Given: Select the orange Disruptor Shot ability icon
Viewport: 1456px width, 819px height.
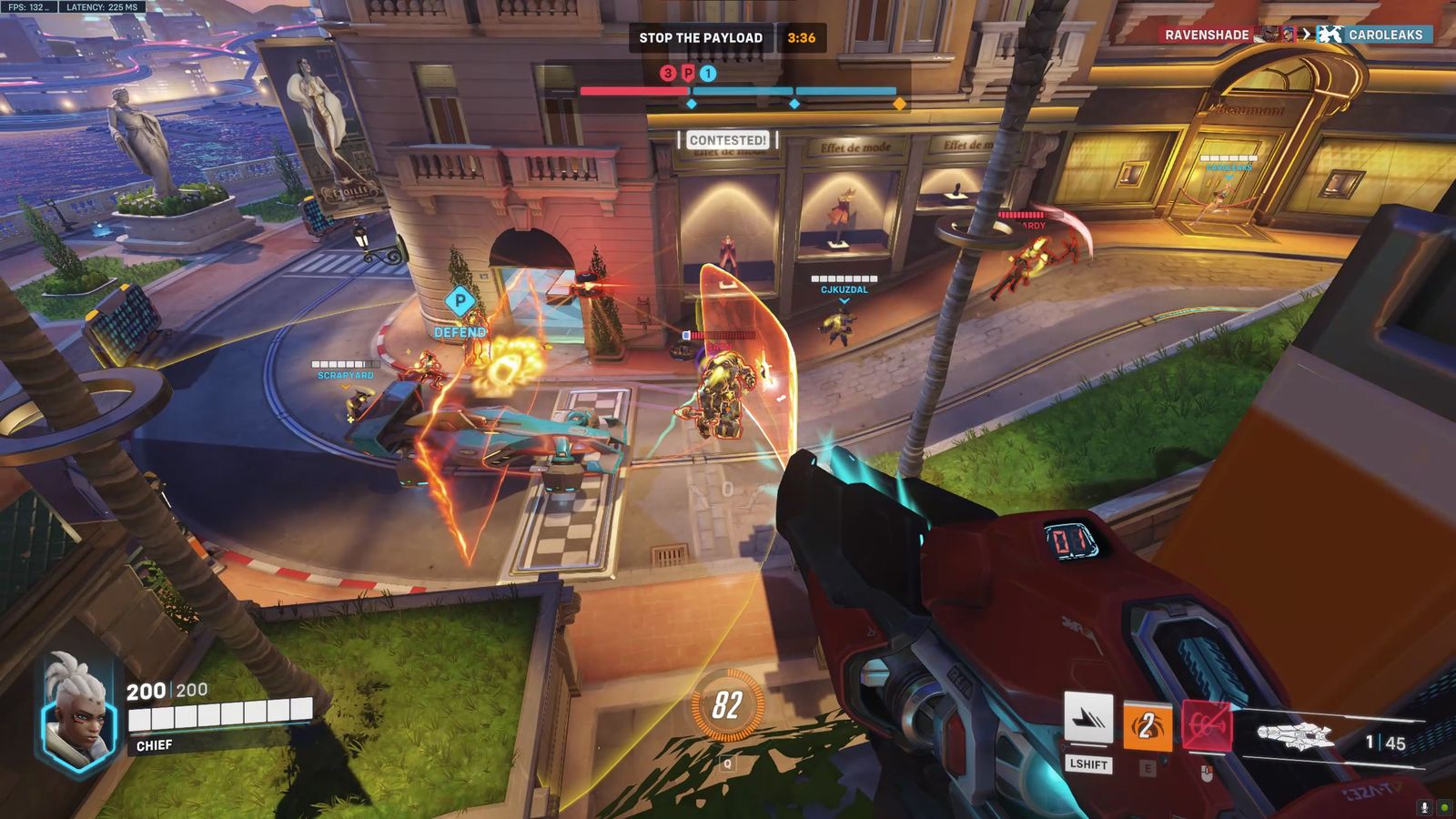Looking at the screenshot, I should tap(1147, 725).
